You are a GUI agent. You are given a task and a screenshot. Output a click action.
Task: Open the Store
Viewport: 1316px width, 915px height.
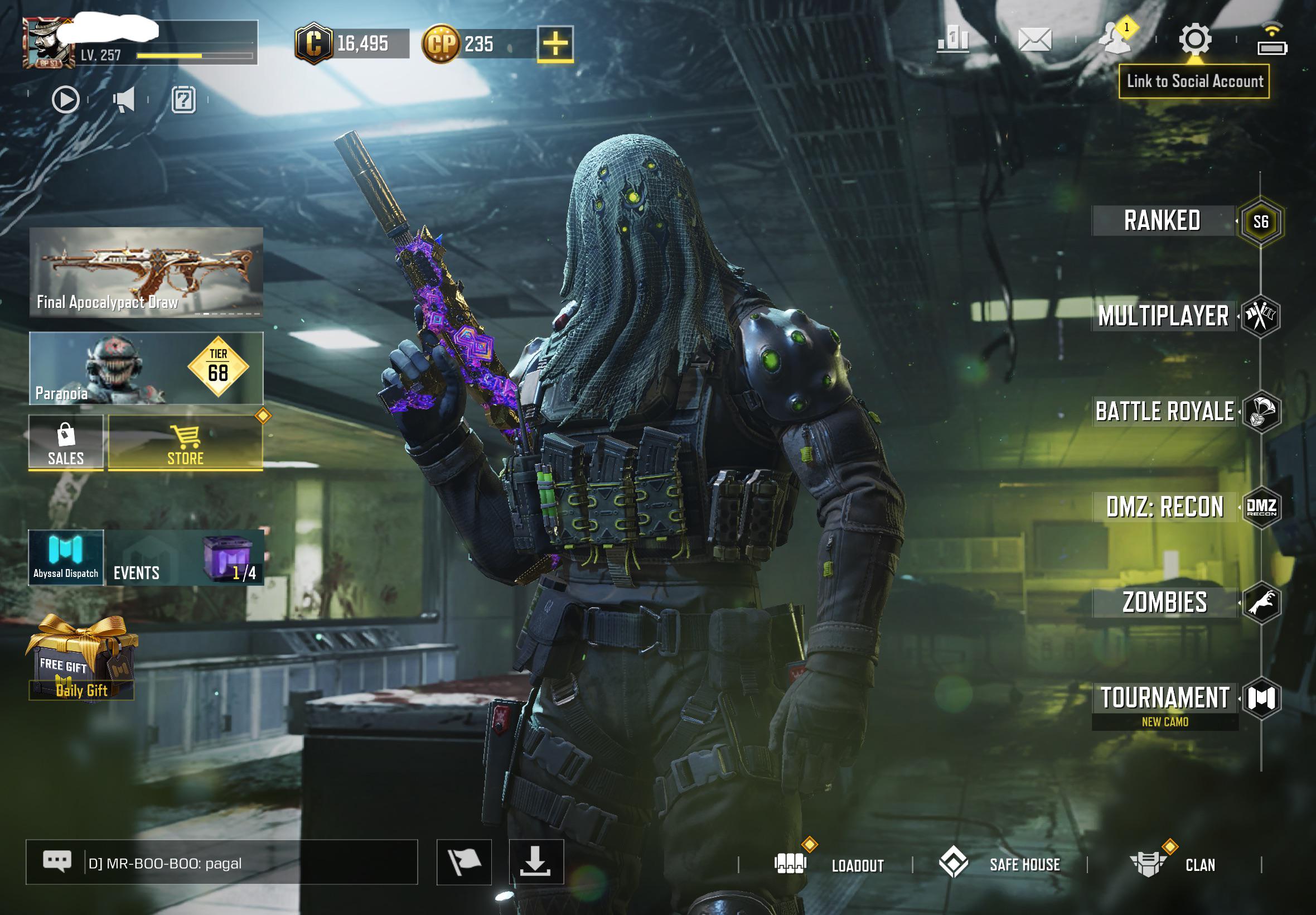coord(186,443)
